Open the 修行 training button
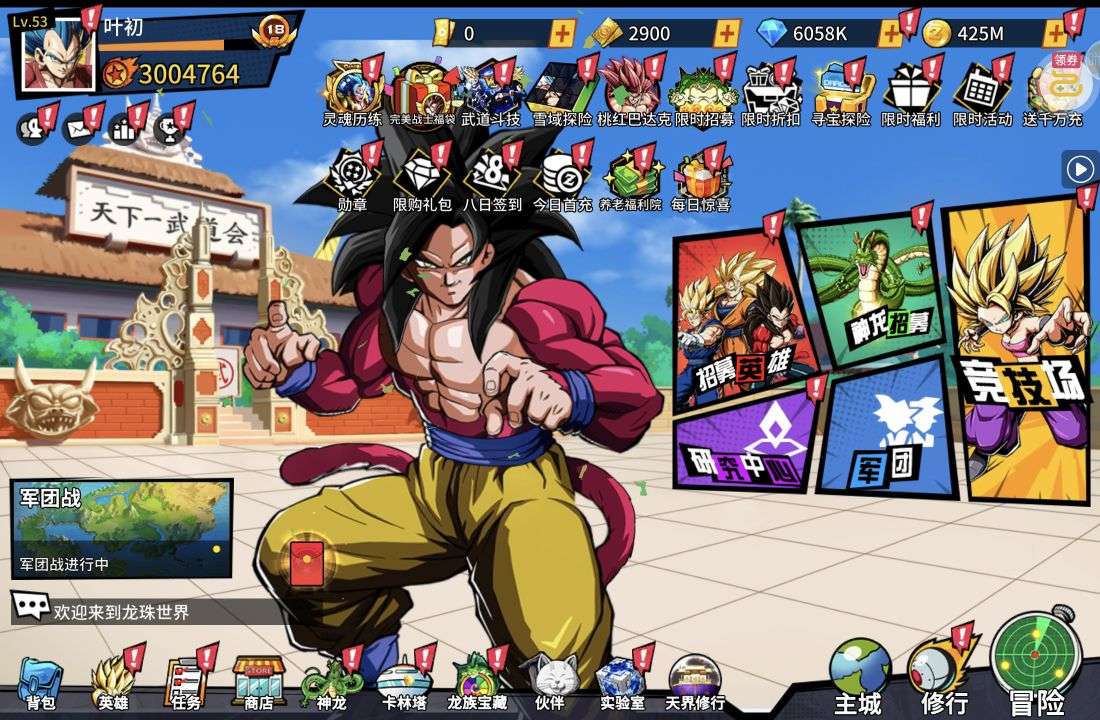 coord(944,674)
